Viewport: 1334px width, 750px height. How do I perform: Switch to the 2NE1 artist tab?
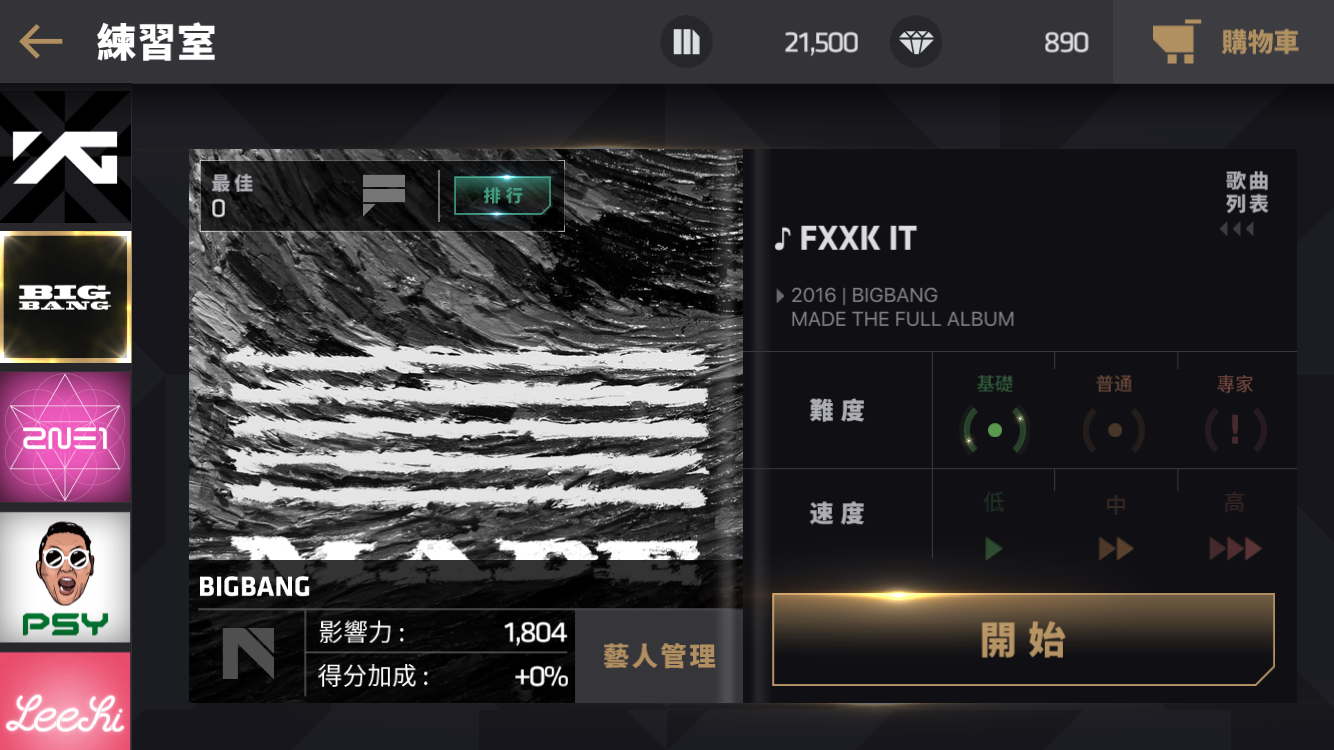(x=65, y=437)
